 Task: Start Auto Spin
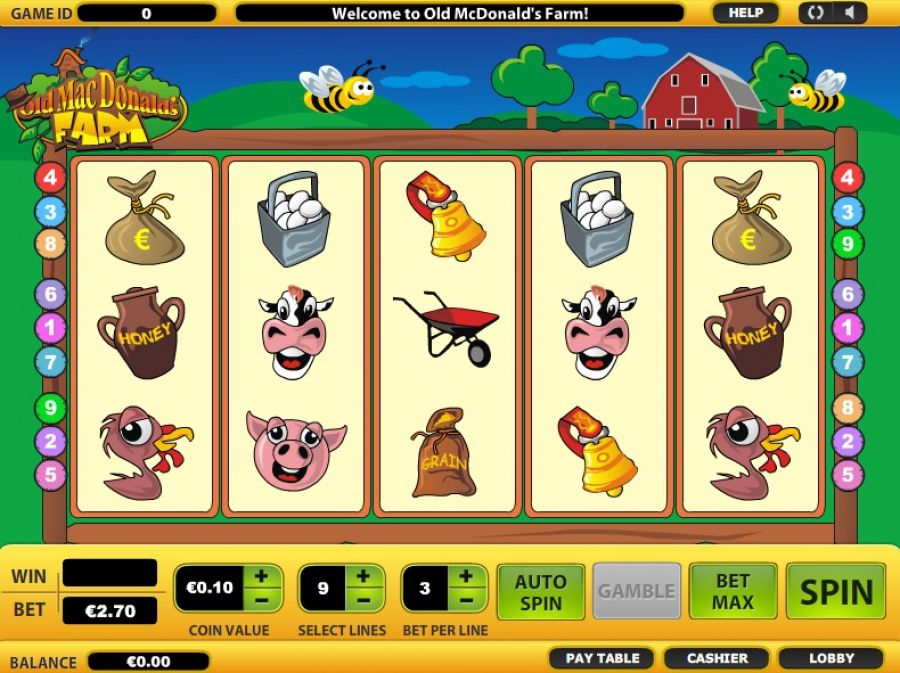539,591
